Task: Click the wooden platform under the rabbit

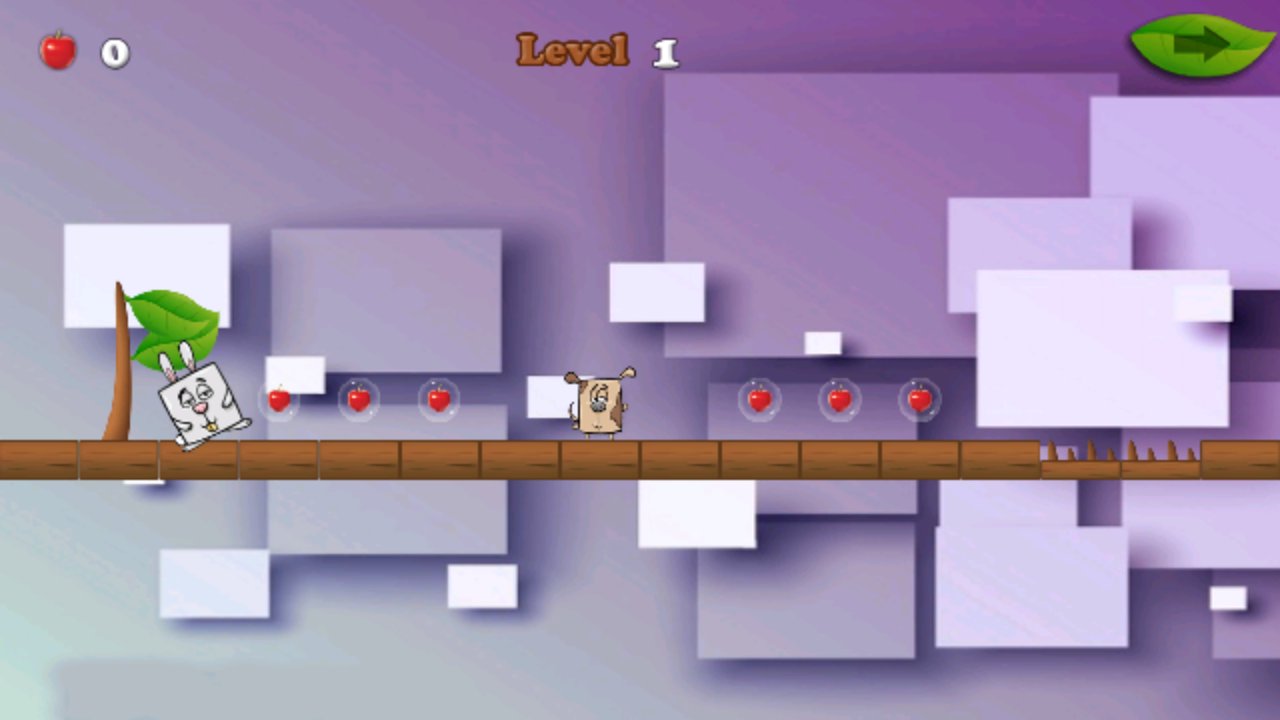Action: [x=200, y=460]
